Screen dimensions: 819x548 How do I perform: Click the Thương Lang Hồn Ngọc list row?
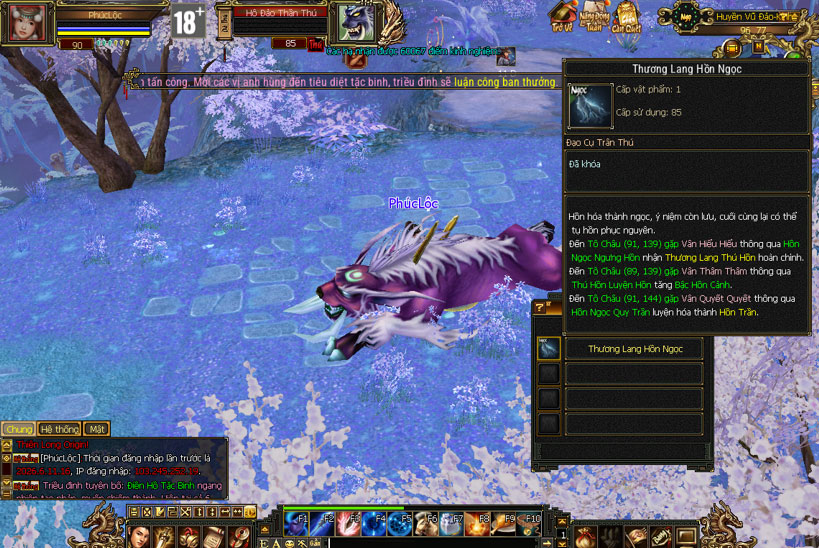(x=635, y=349)
